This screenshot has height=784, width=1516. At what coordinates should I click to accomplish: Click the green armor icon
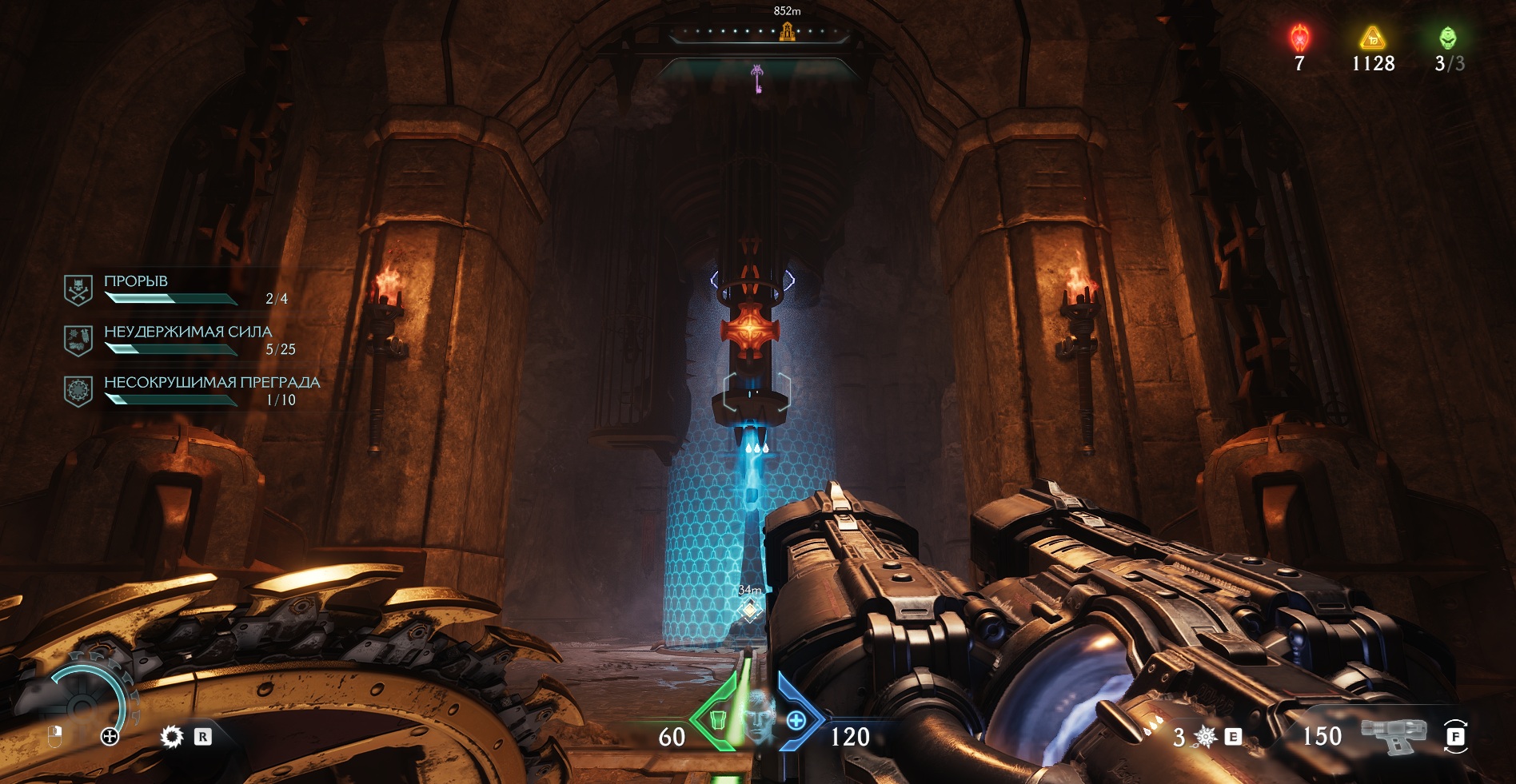717,721
